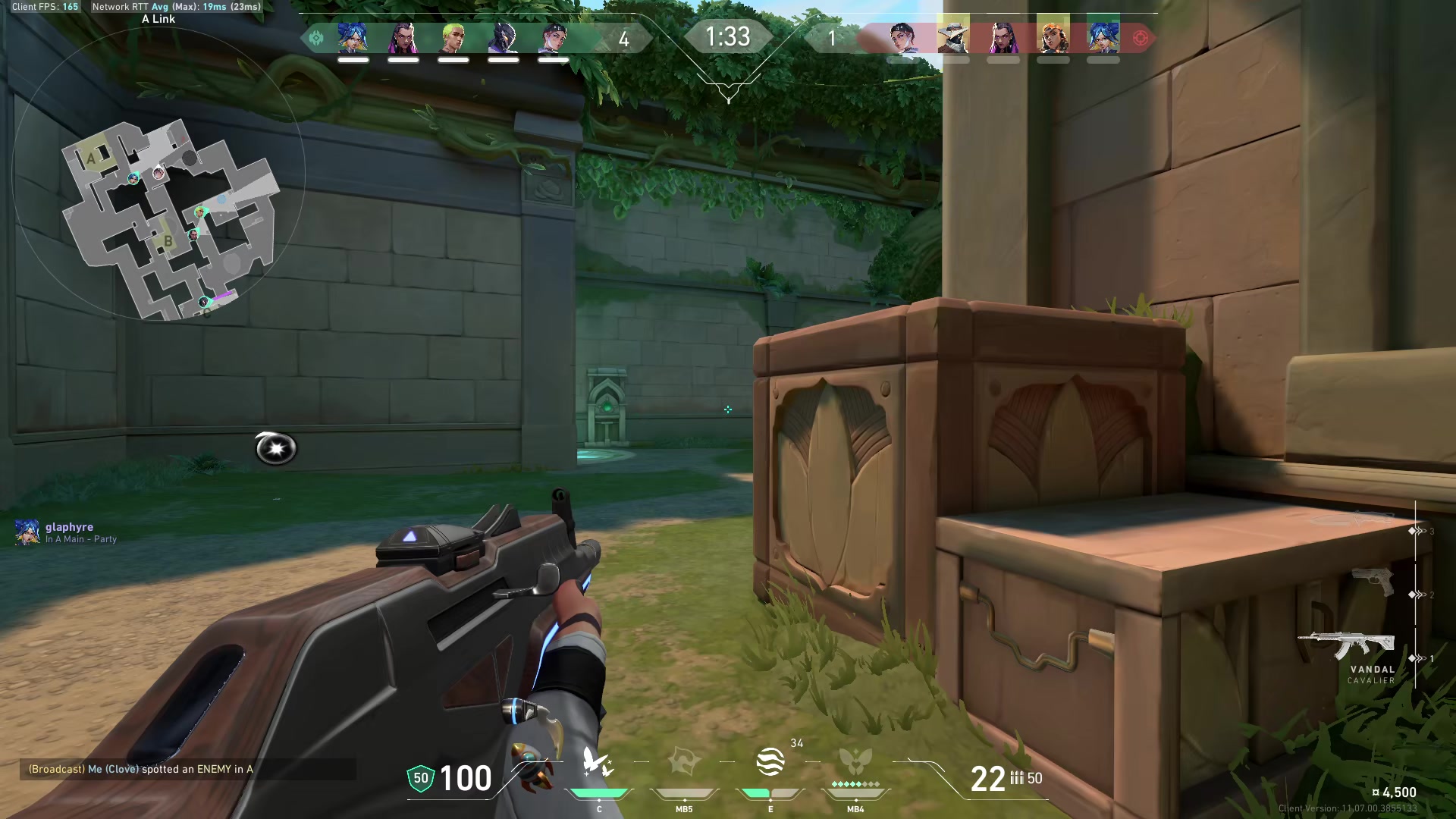Open the broadcast chat message line
Screen dimensions: 1456x819
(x=141, y=769)
